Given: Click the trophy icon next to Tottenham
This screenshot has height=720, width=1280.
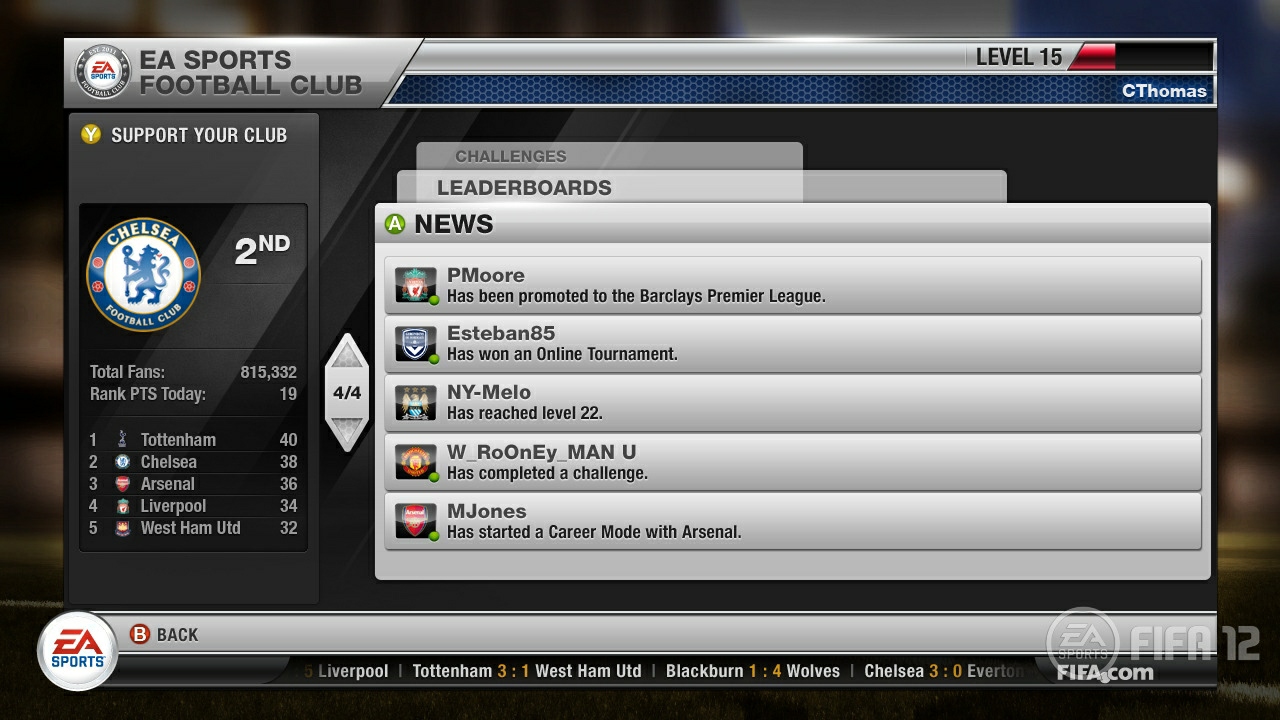Looking at the screenshot, I should click(x=121, y=439).
